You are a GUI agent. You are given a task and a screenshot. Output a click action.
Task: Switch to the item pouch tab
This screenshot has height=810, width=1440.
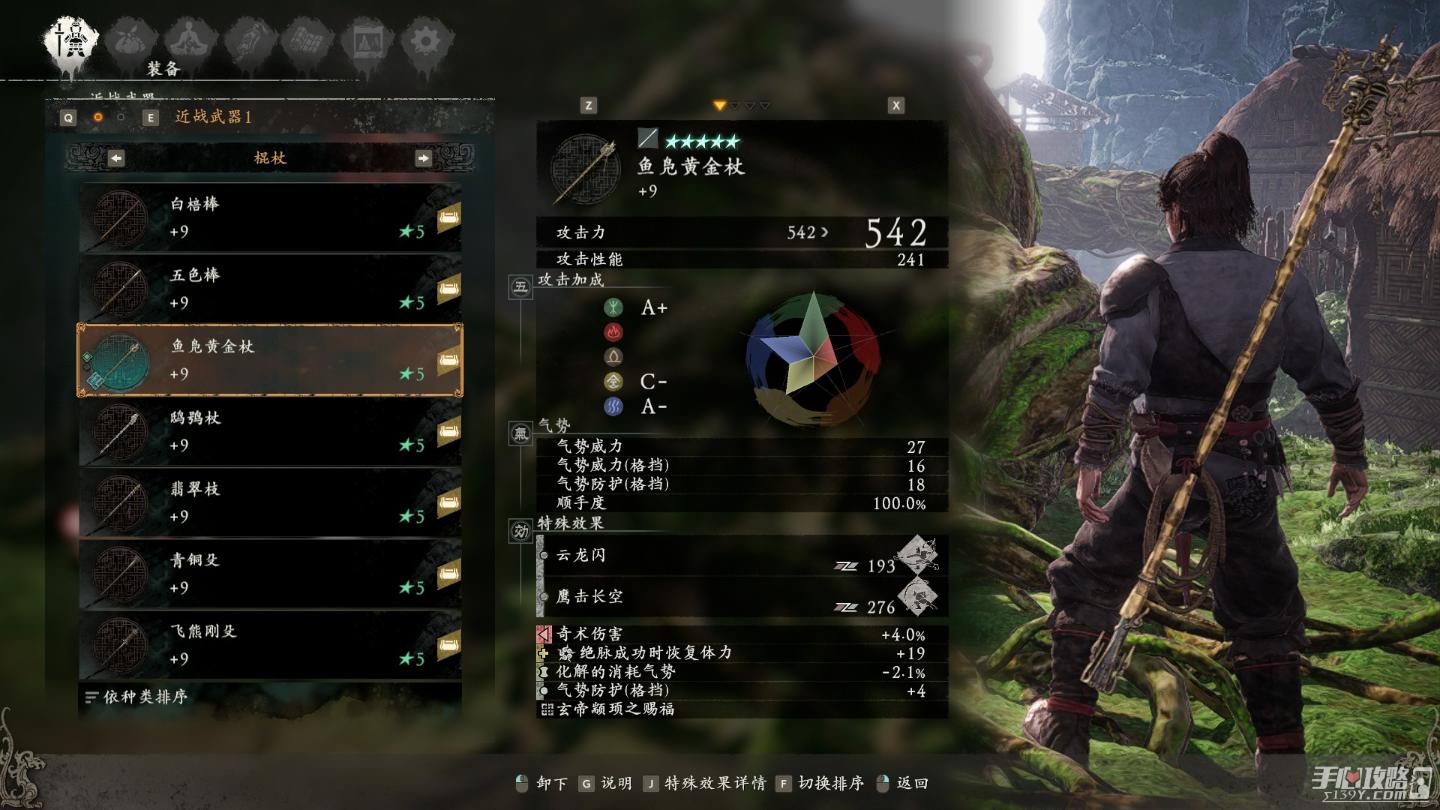pos(131,41)
